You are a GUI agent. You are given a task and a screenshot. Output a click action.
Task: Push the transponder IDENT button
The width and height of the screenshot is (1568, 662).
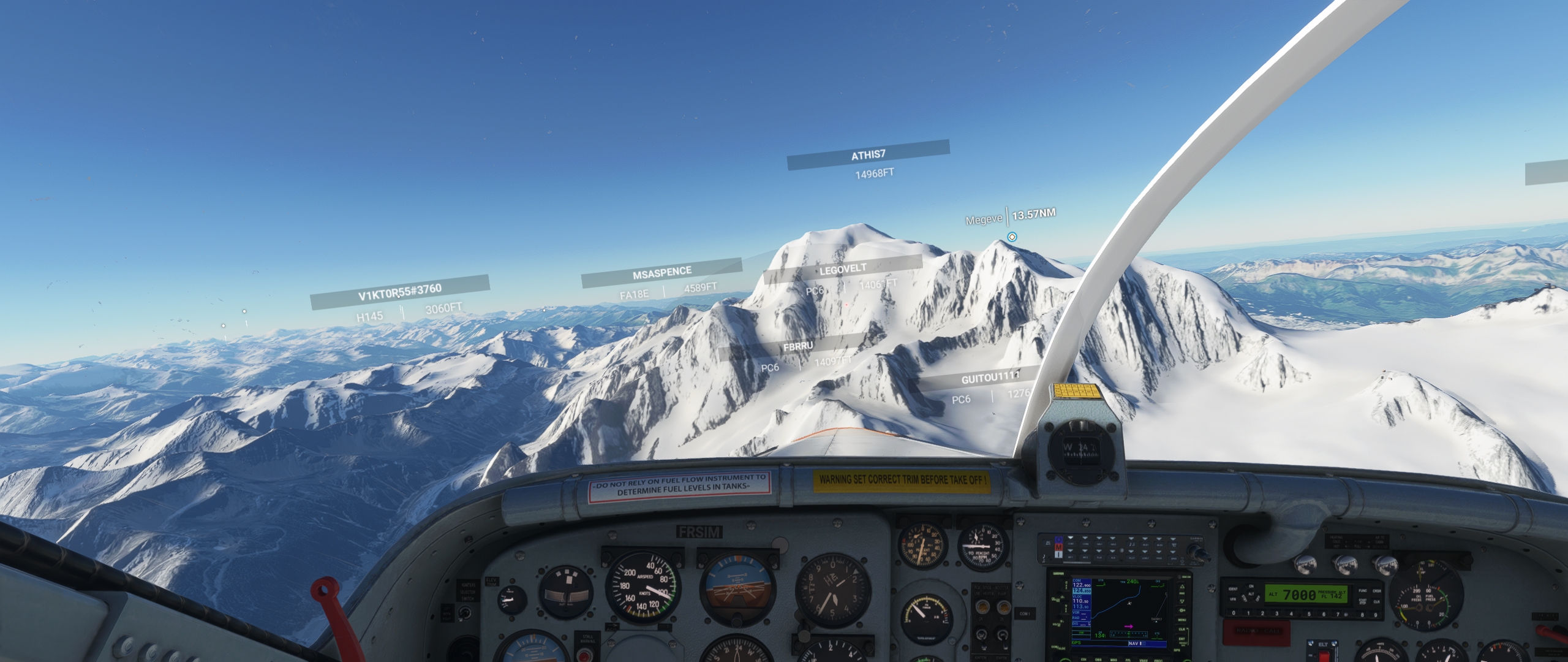[1234, 589]
